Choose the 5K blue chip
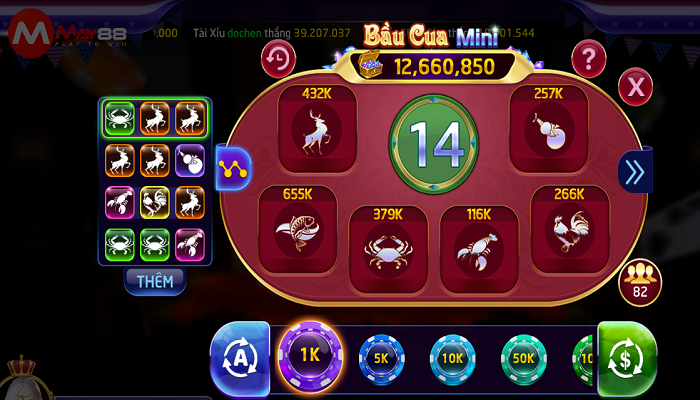The height and width of the screenshot is (400, 700). pos(381,358)
